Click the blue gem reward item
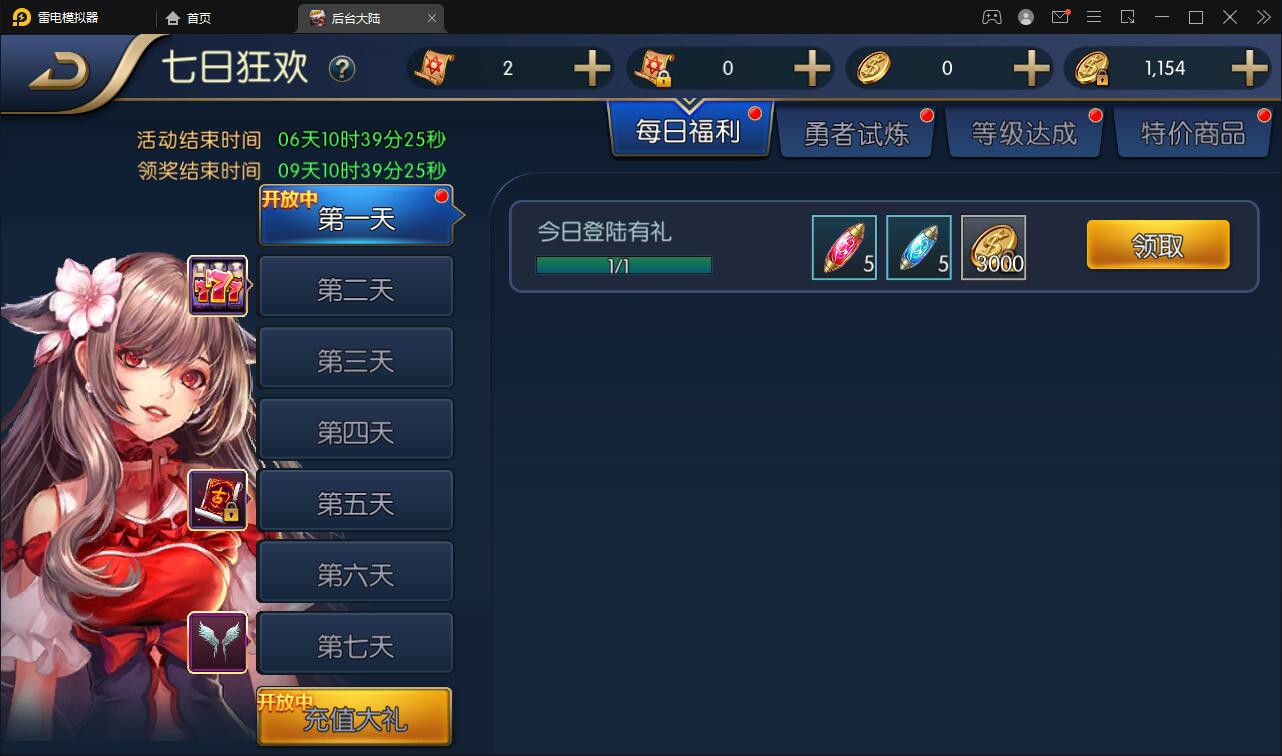 918,247
